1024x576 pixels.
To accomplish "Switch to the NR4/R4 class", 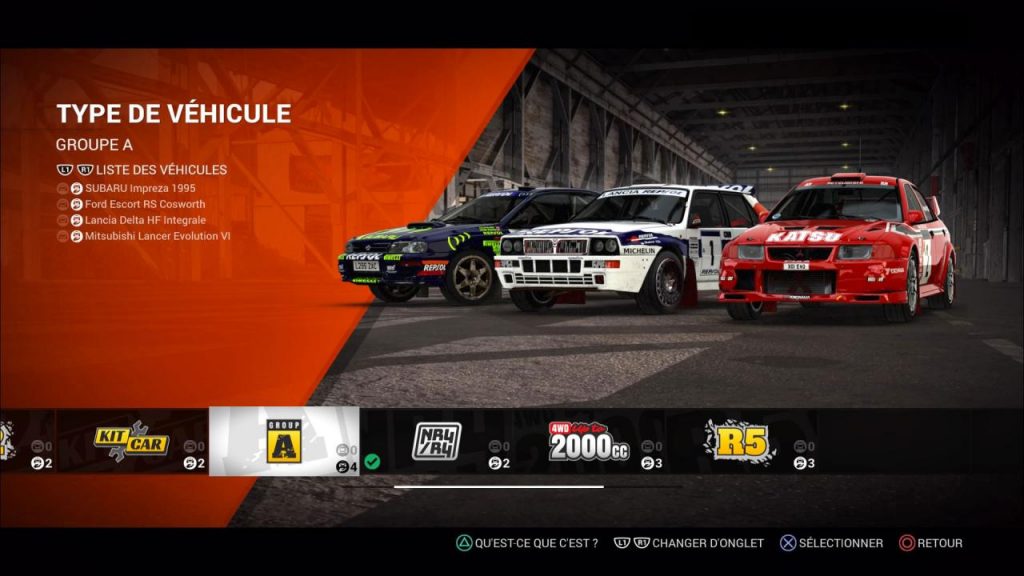I will [437, 441].
